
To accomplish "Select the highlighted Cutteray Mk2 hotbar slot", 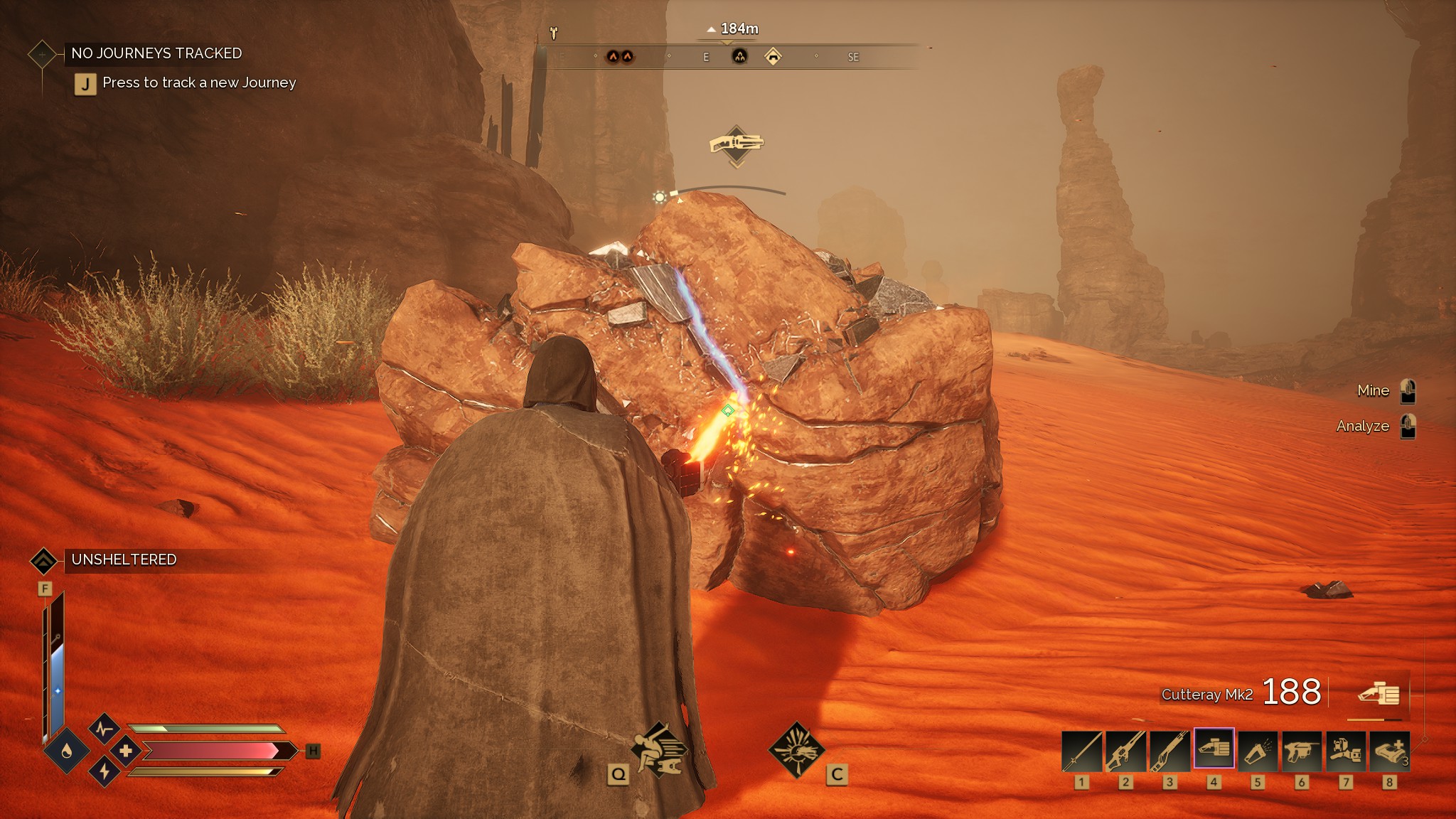I will (1214, 749).
